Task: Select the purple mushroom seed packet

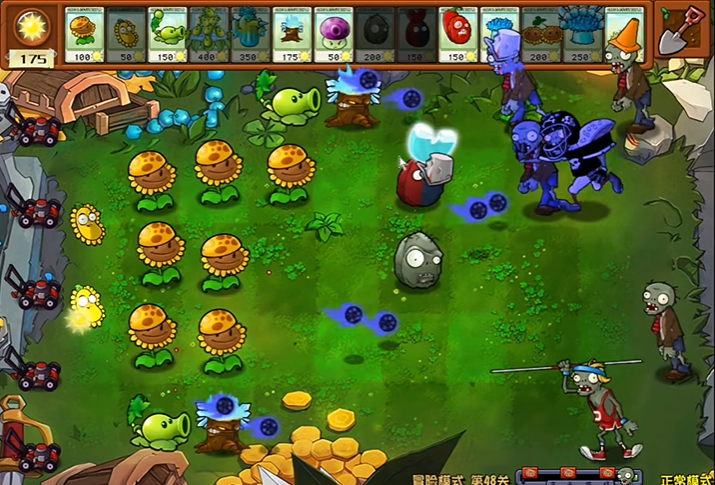Action: point(333,34)
